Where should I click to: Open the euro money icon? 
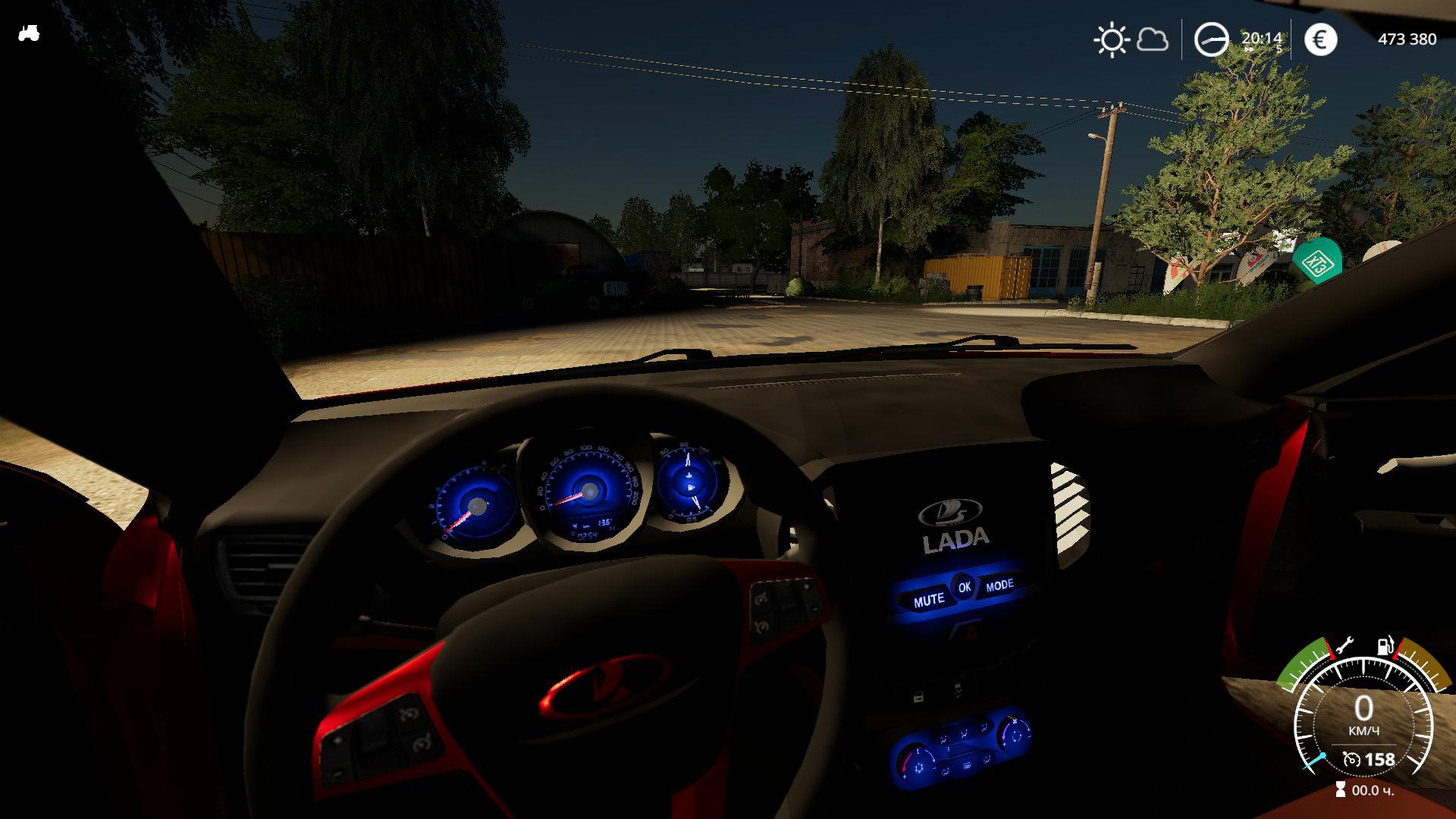(x=1320, y=39)
